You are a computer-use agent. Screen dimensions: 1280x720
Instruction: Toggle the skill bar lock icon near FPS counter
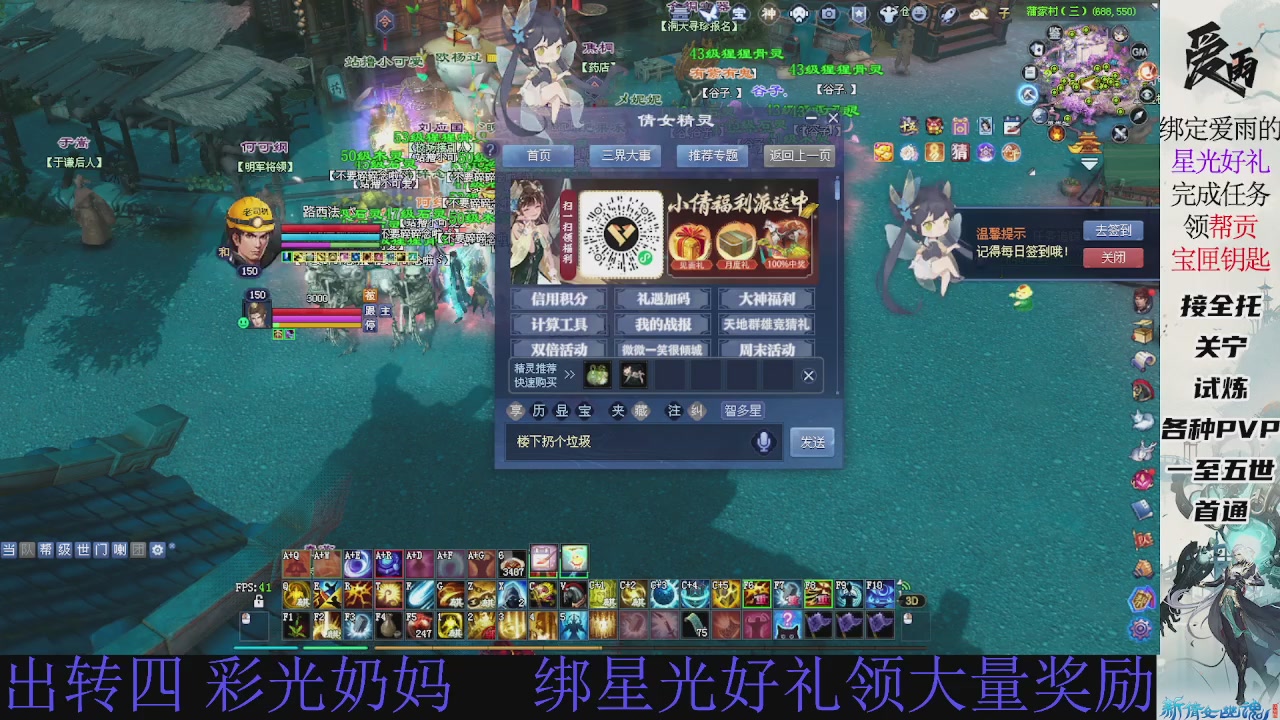258,601
